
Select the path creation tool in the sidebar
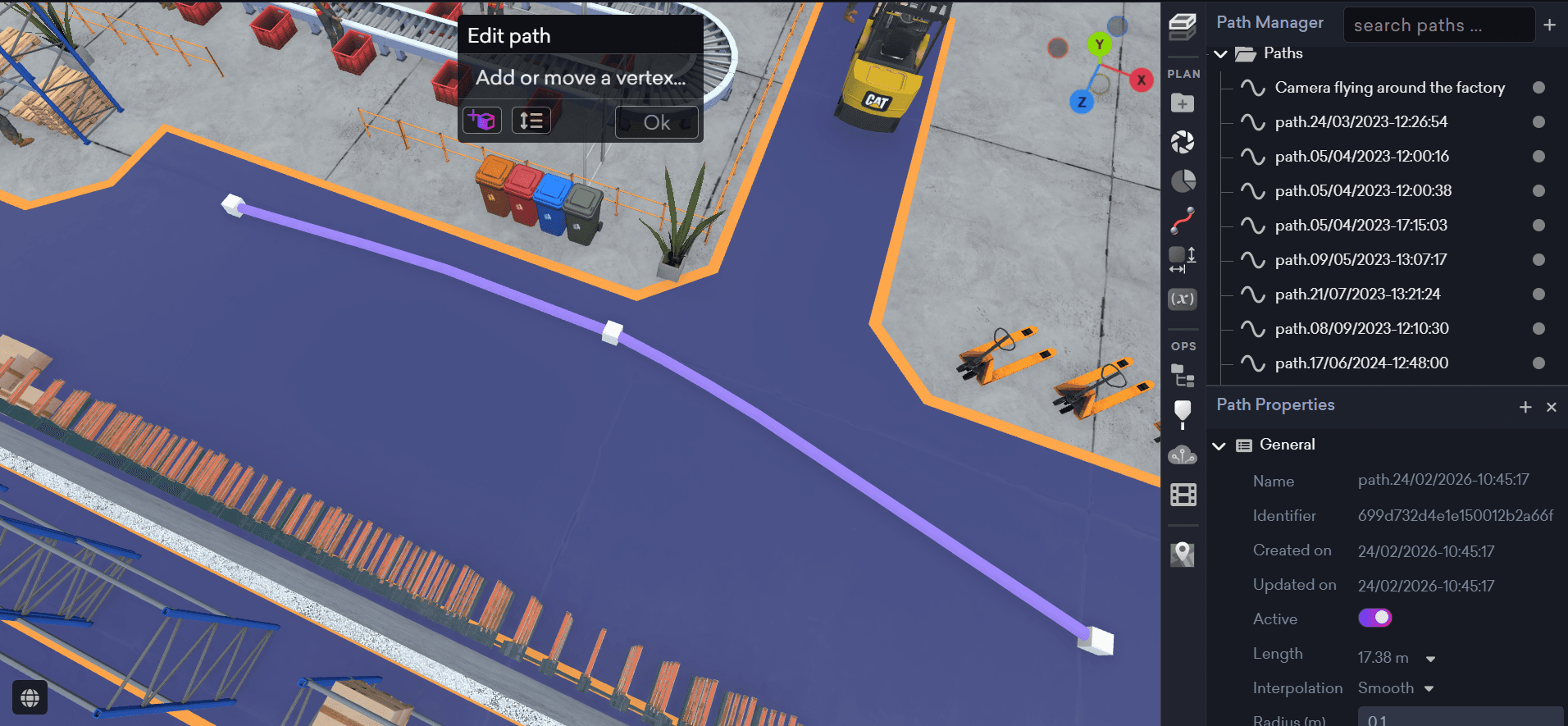pyautogui.click(x=1183, y=218)
